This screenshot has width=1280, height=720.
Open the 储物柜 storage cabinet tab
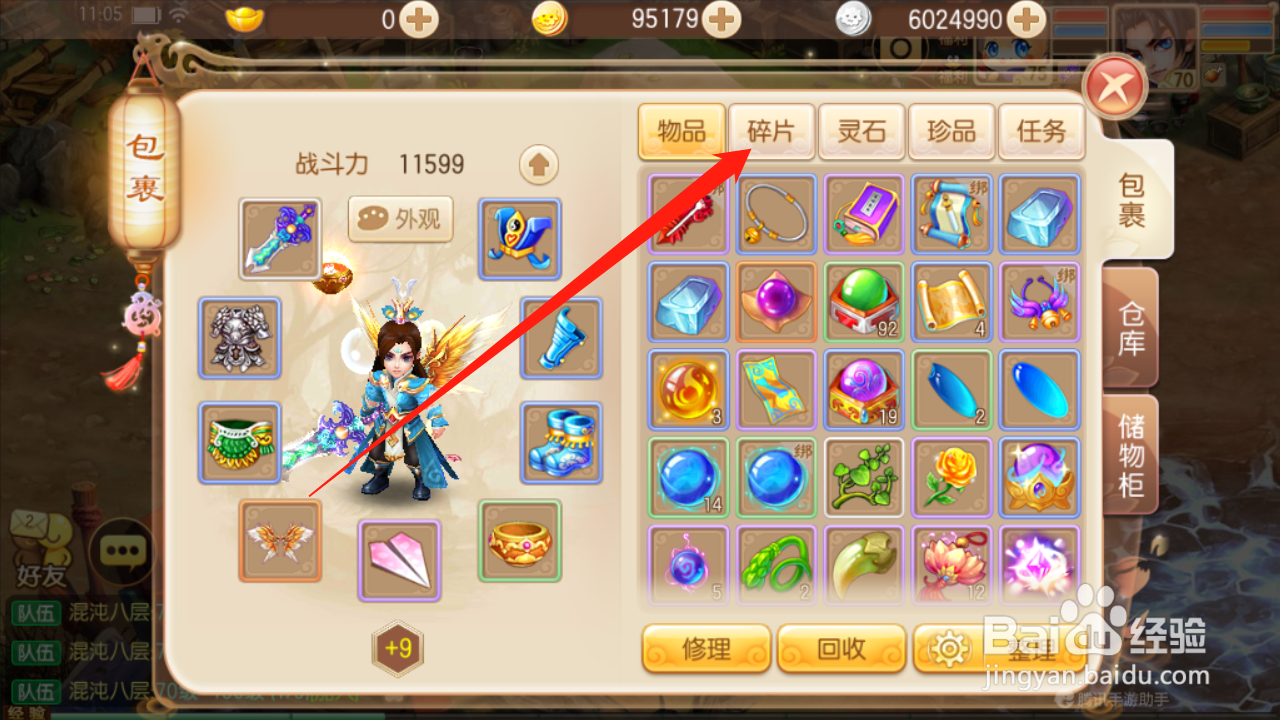point(1130,455)
